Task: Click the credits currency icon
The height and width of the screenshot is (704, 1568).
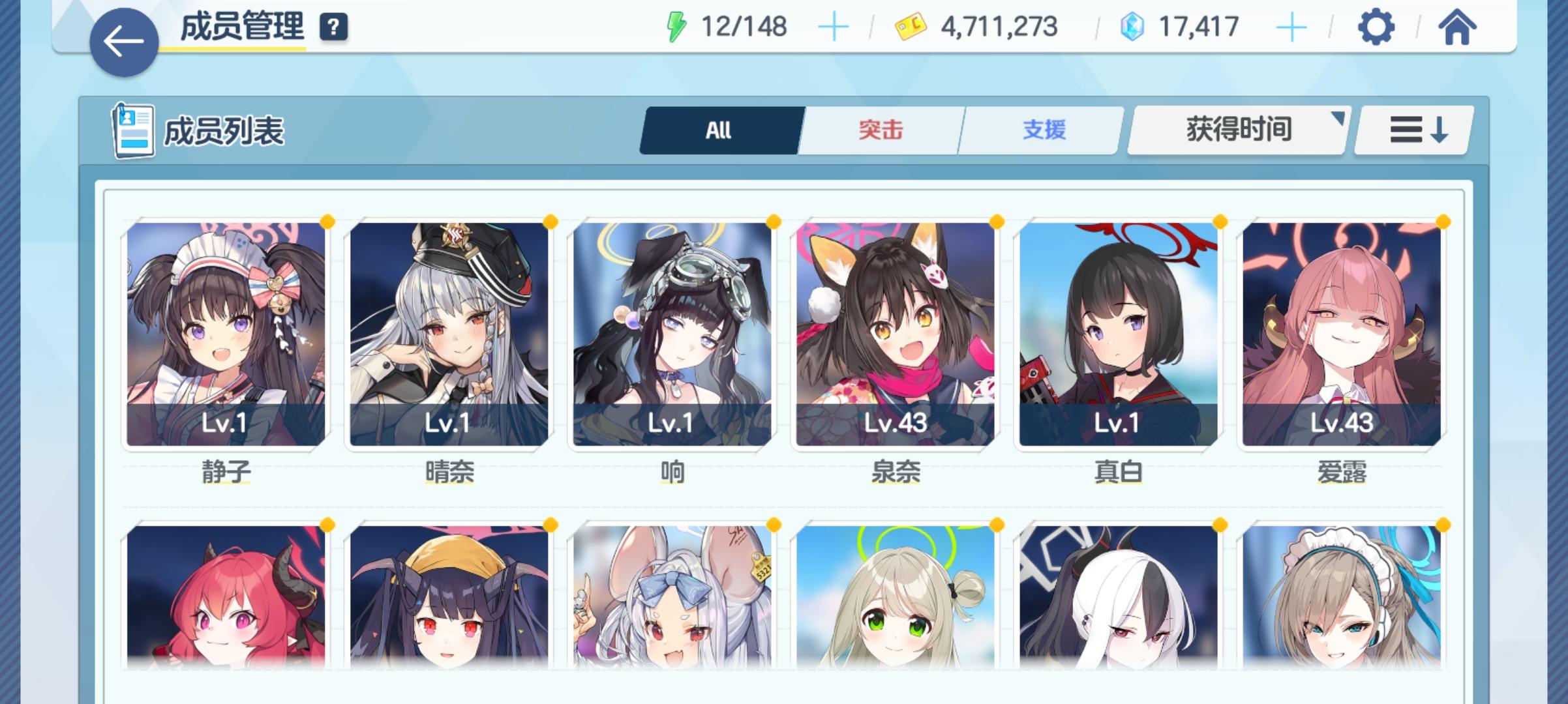Action: (x=911, y=27)
